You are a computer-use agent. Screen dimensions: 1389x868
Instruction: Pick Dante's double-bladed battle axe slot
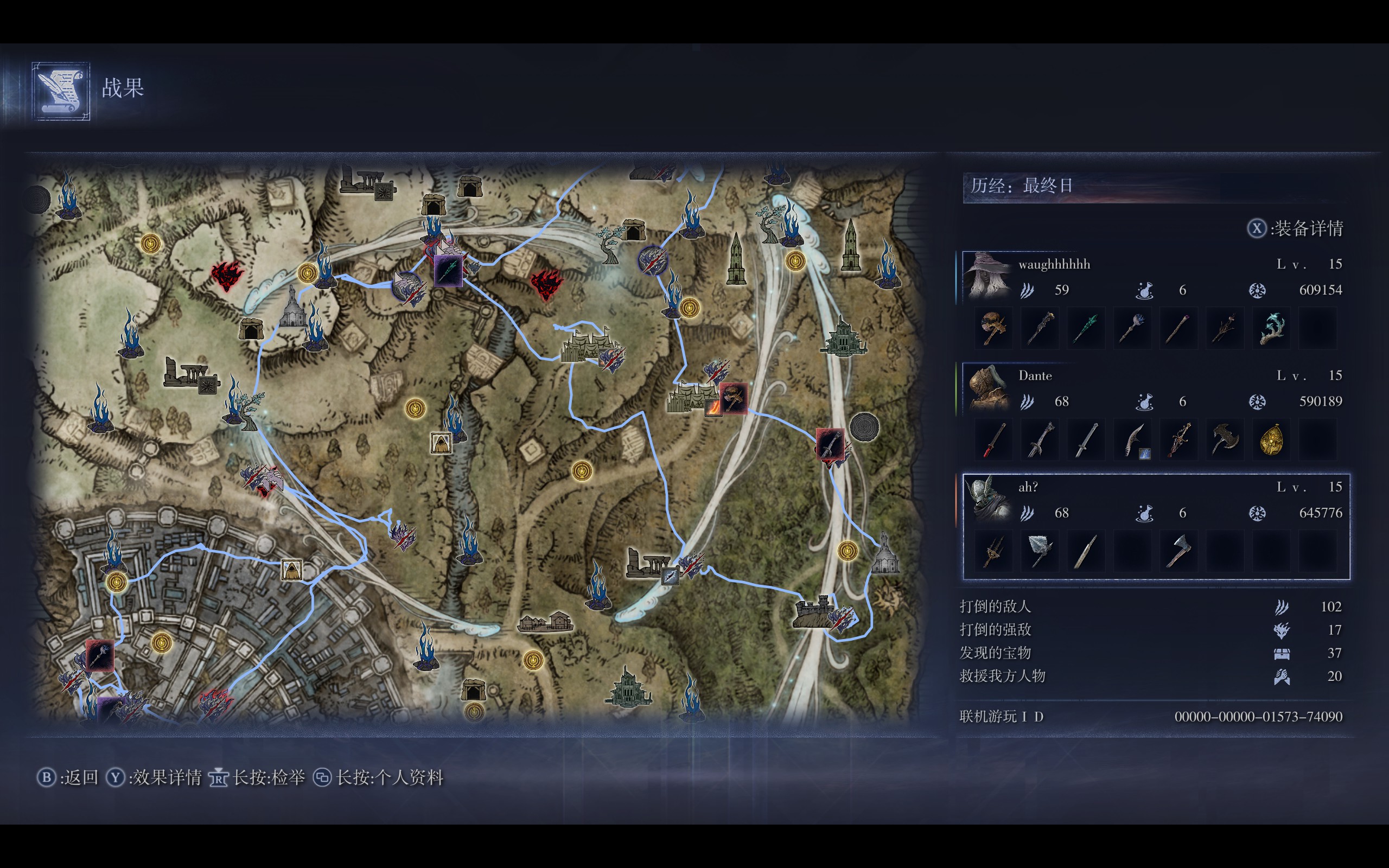point(1225,440)
